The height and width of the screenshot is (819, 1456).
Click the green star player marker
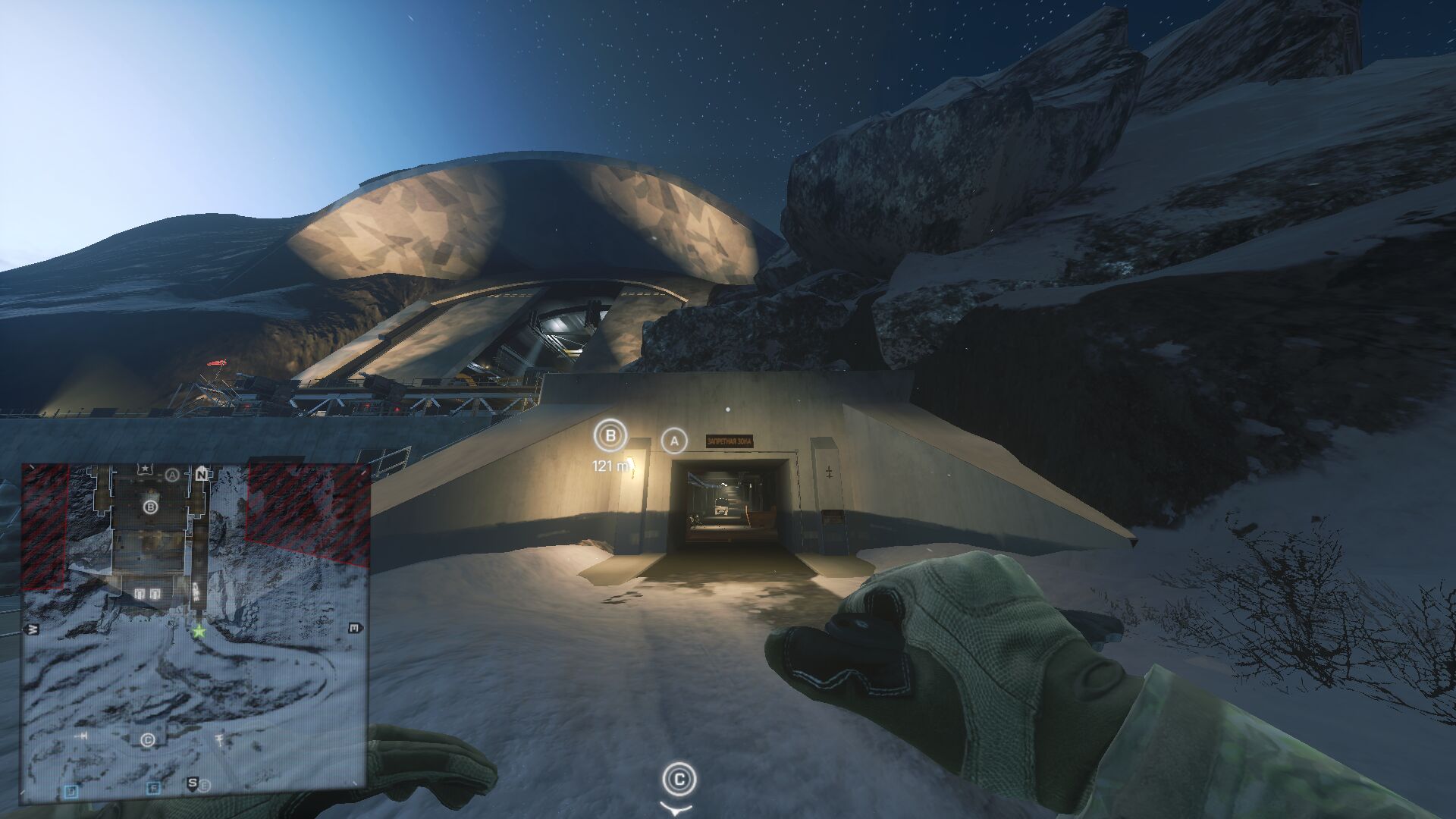[x=199, y=631]
